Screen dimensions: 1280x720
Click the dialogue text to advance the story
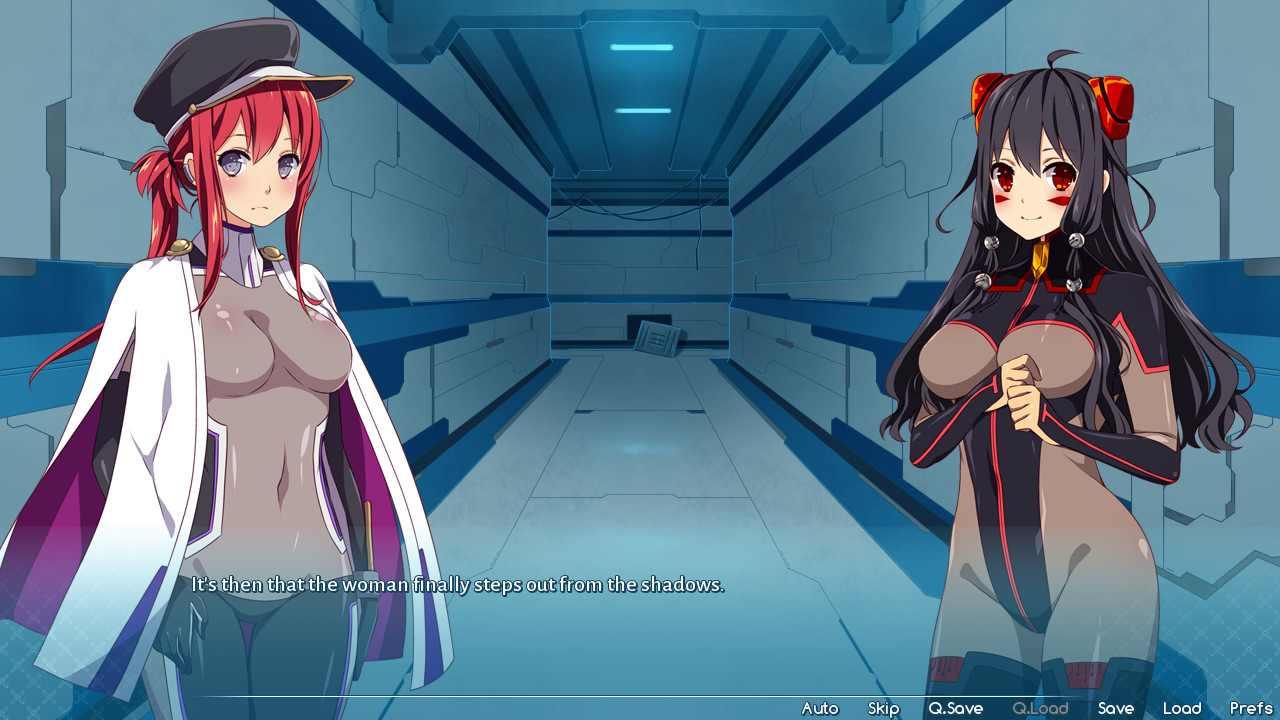pyautogui.click(x=456, y=584)
